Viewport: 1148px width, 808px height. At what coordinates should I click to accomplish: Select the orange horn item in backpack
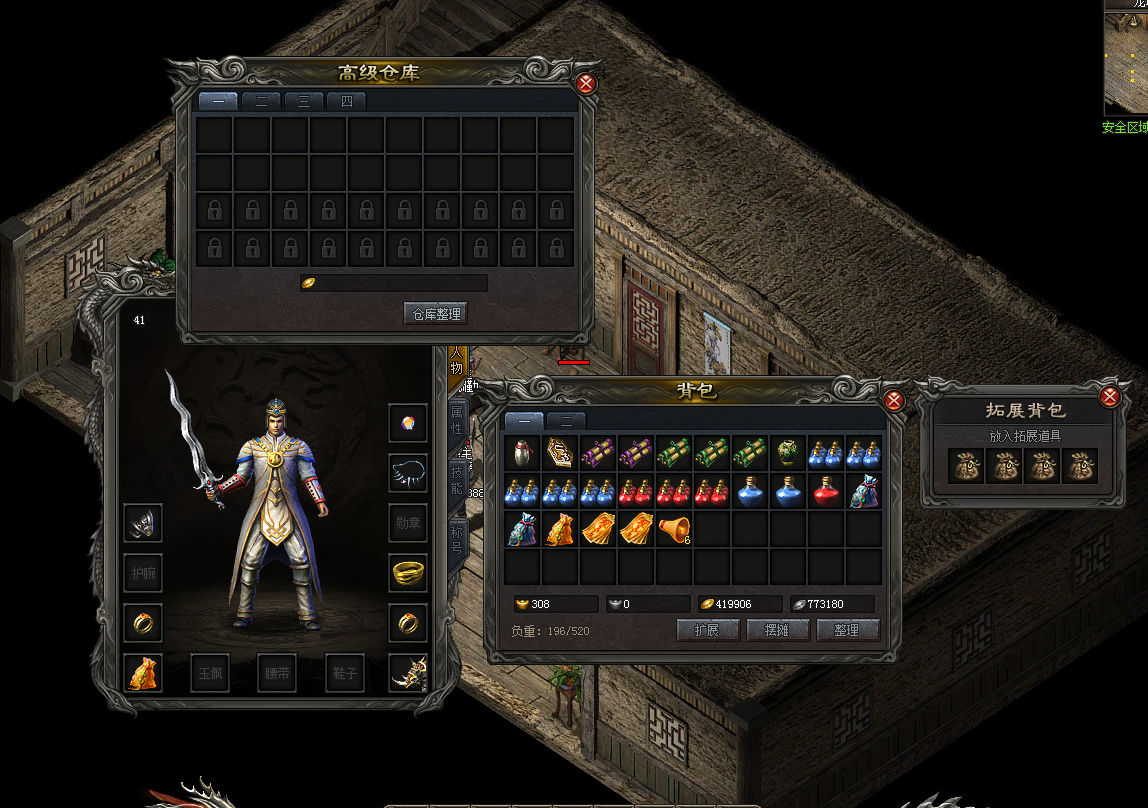tap(675, 529)
